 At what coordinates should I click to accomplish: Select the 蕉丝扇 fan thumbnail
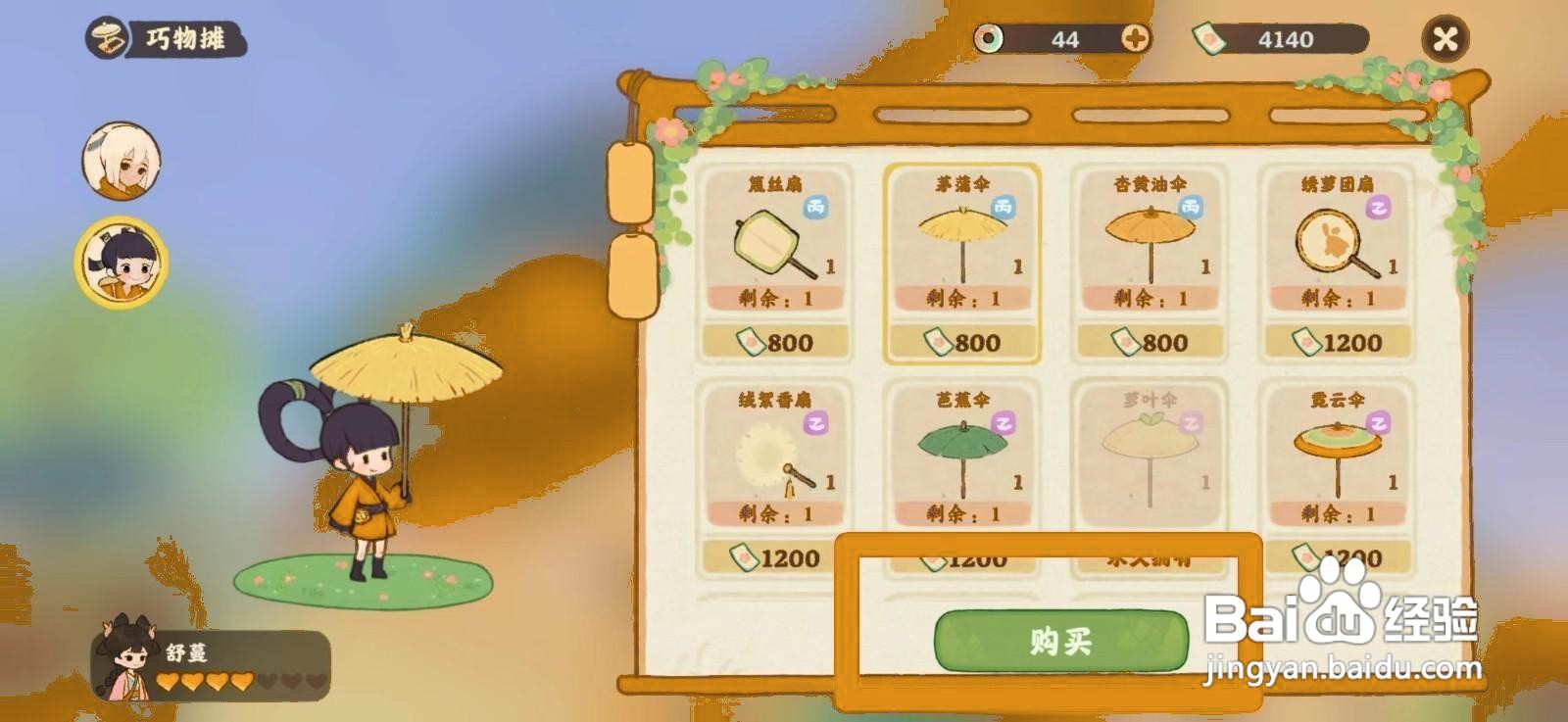(x=774, y=245)
